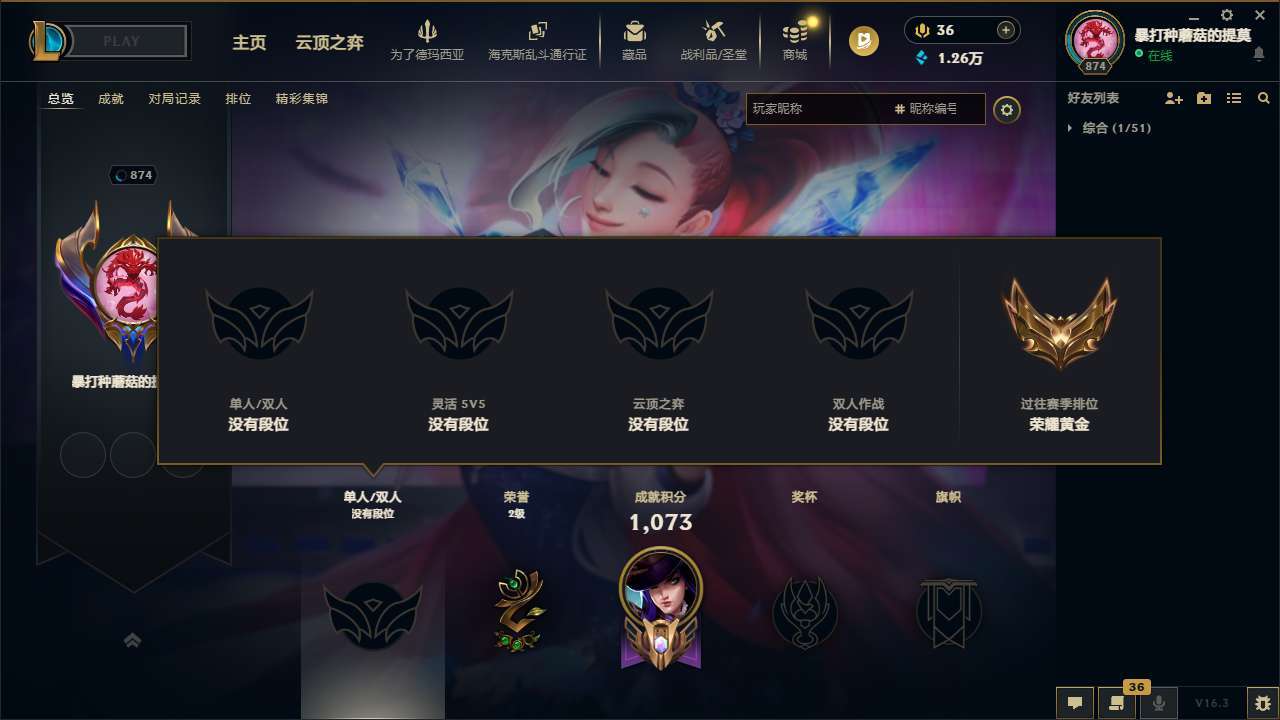Open the 商城 store
The width and height of the screenshot is (1280, 720).
tap(795, 41)
